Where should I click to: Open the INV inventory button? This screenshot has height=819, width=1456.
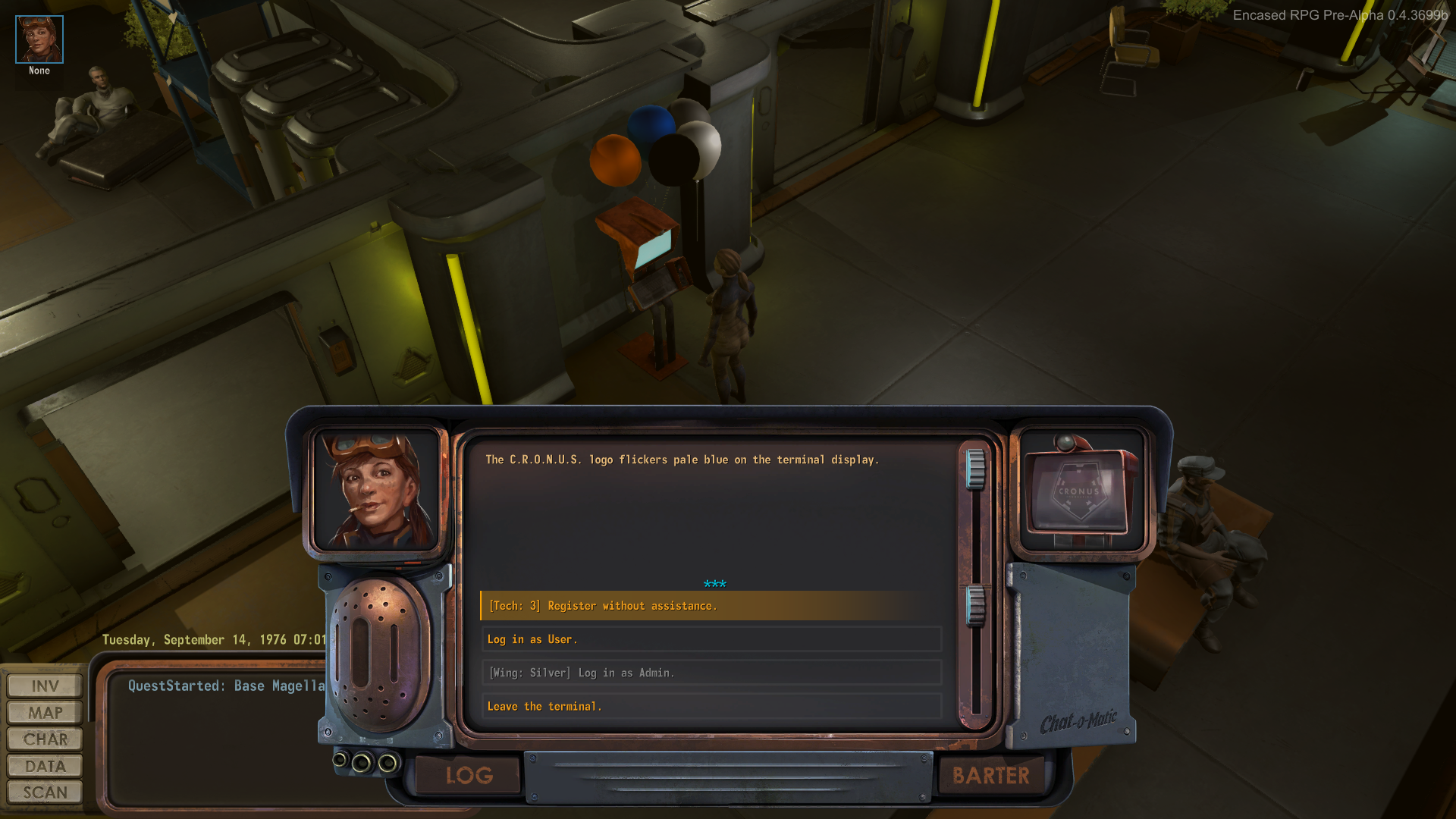45,686
